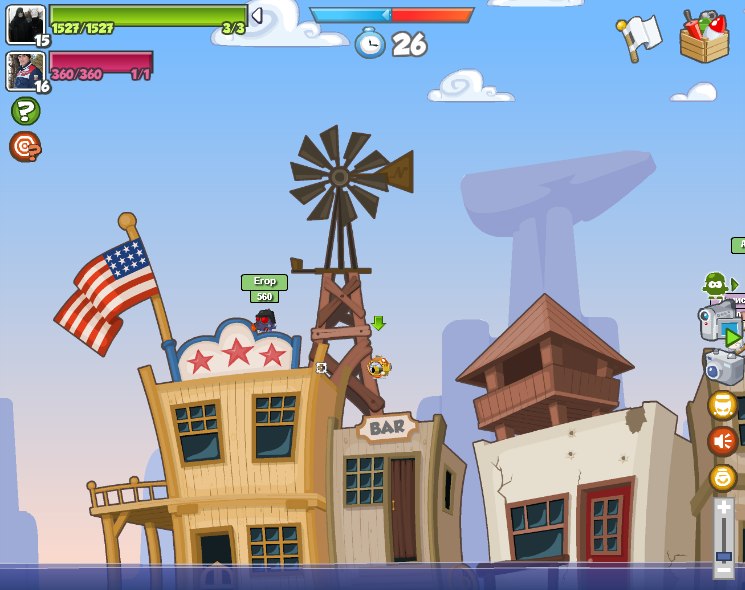Click the zoom slider's minus button
This screenshot has height=590, width=745.
[x=723, y=569]
